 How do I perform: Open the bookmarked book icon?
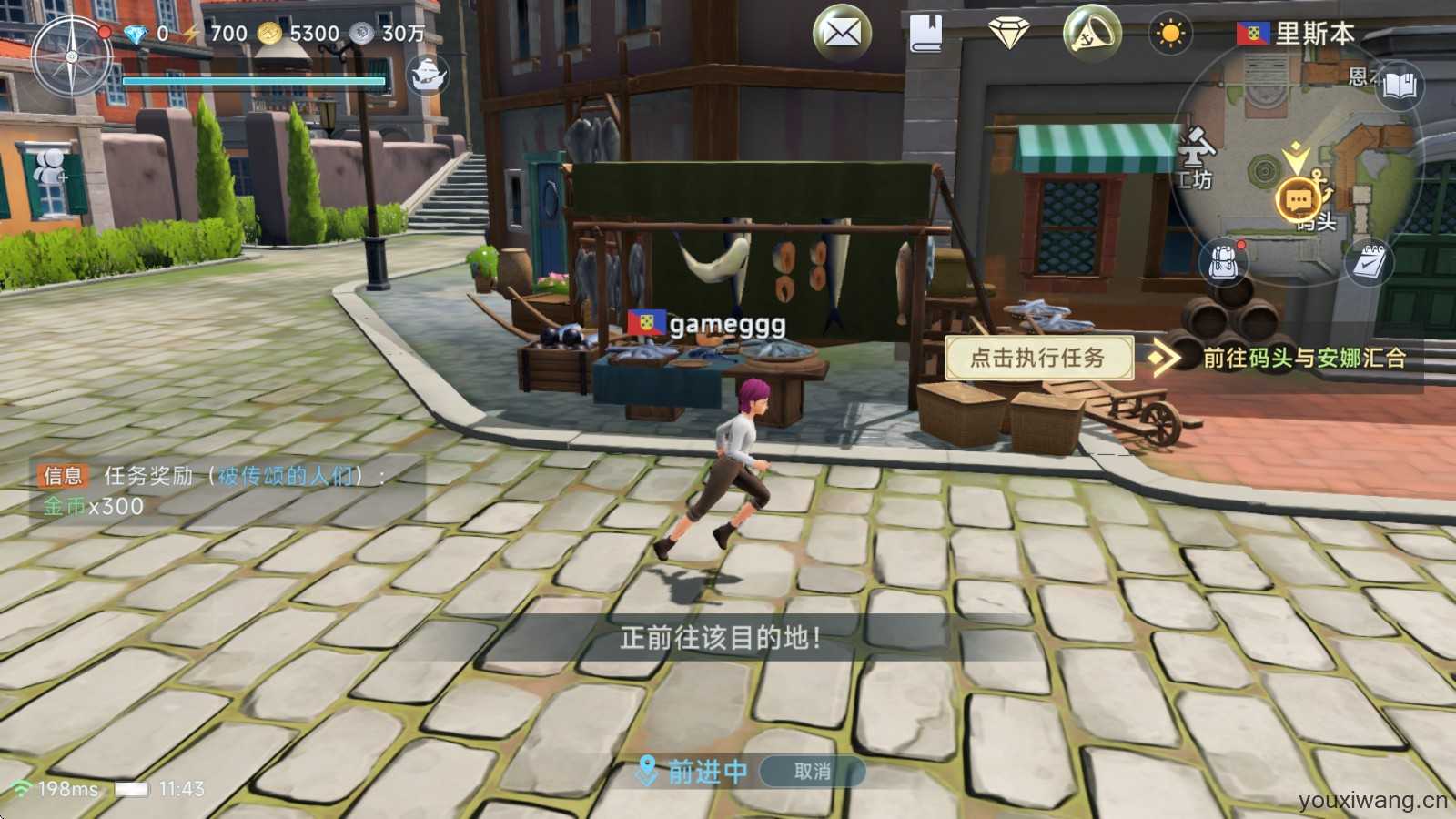[x=925, y=34]
